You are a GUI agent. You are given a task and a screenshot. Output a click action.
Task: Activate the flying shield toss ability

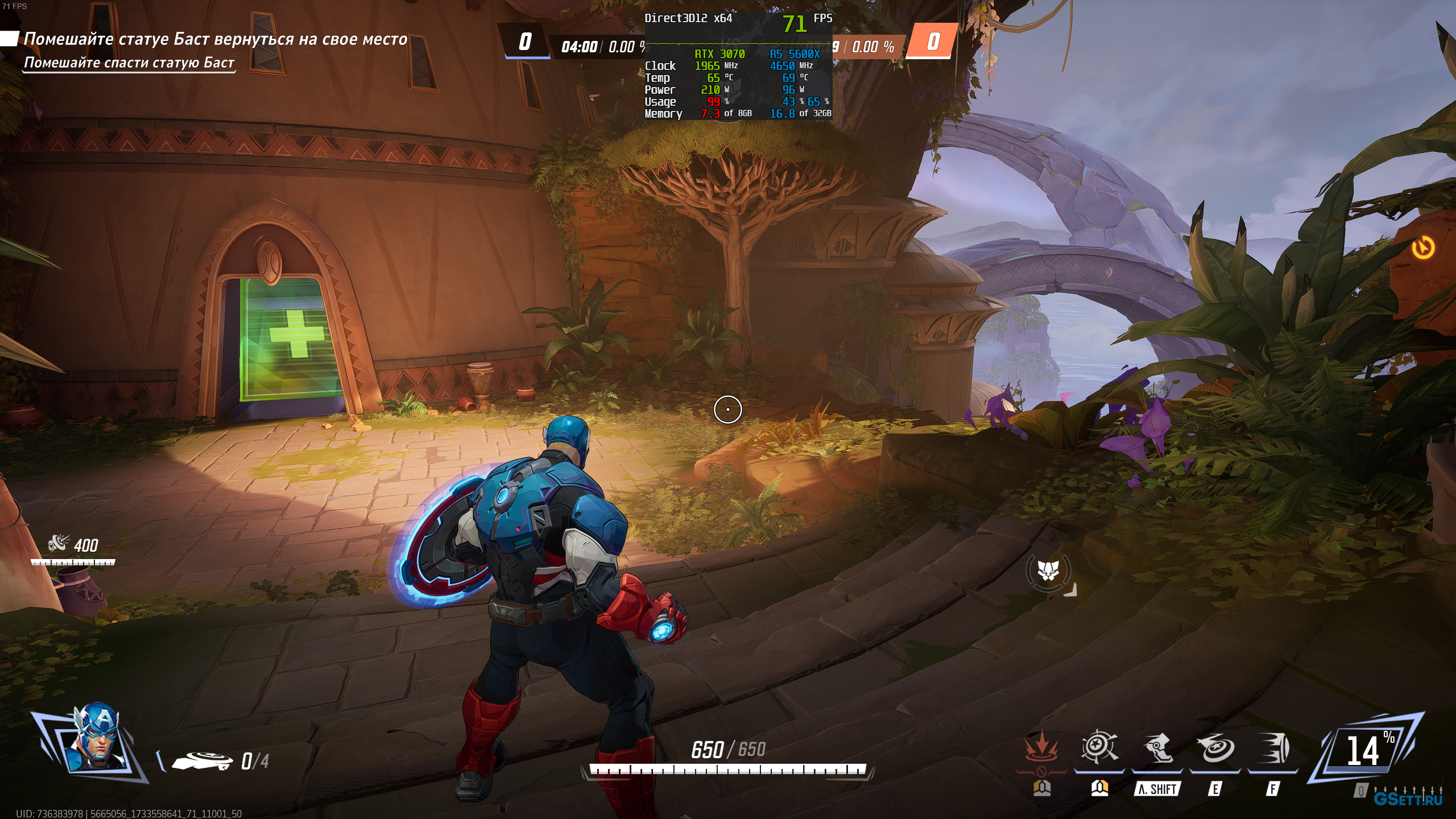tap(1215, 747)
